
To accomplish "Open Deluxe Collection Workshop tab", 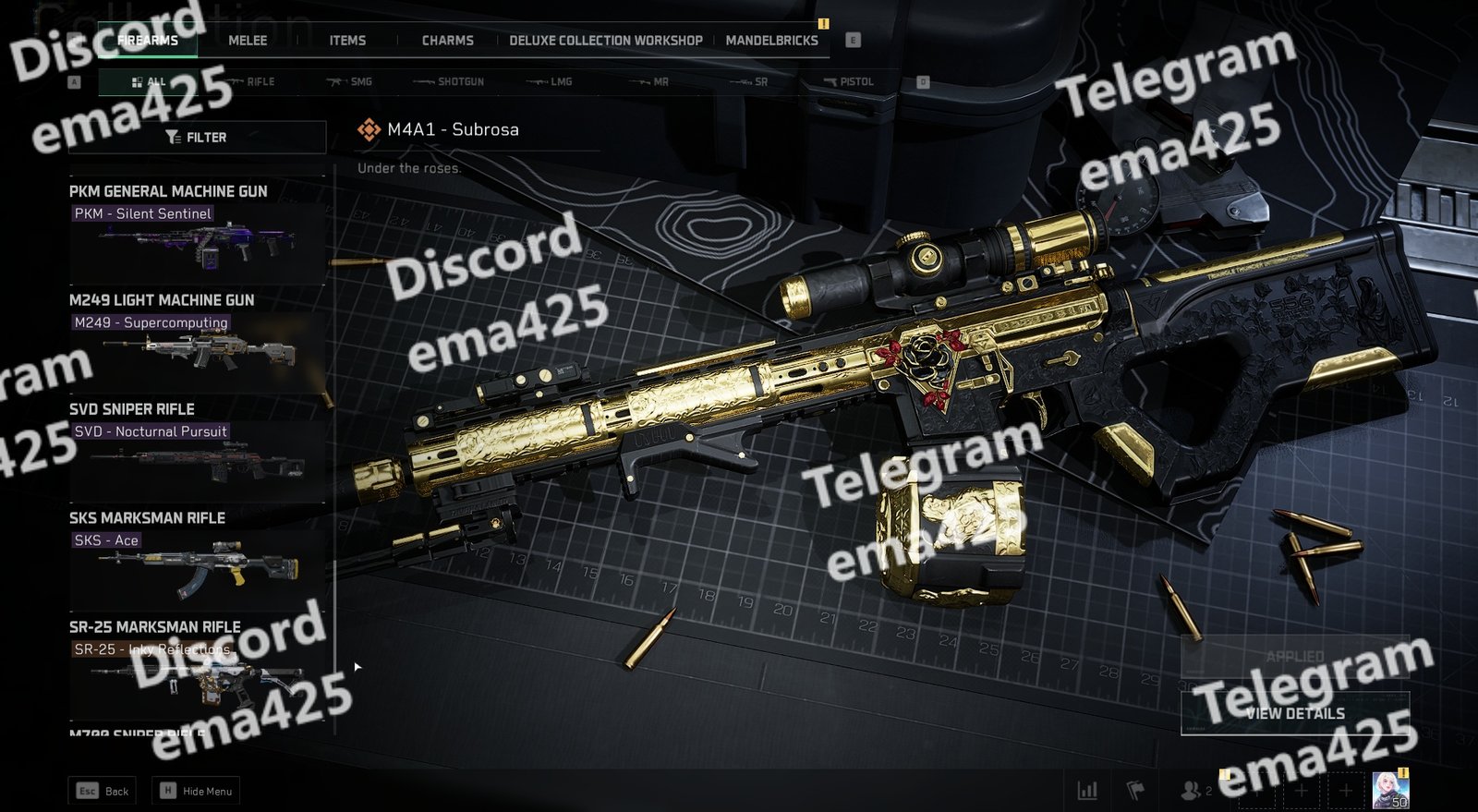I will coord(606,41).
